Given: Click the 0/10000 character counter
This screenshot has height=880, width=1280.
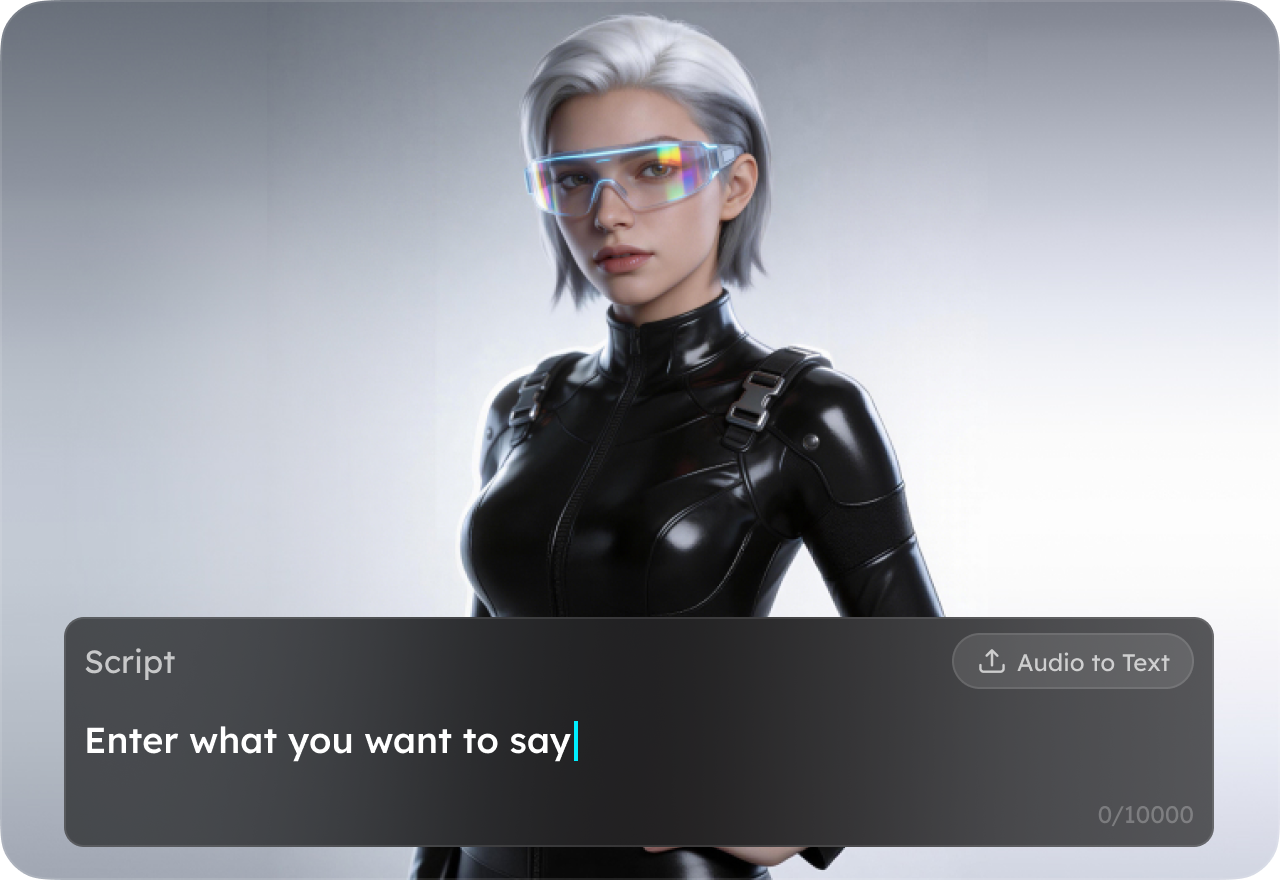Looking at the screenshot, I should pos(1145,815).
